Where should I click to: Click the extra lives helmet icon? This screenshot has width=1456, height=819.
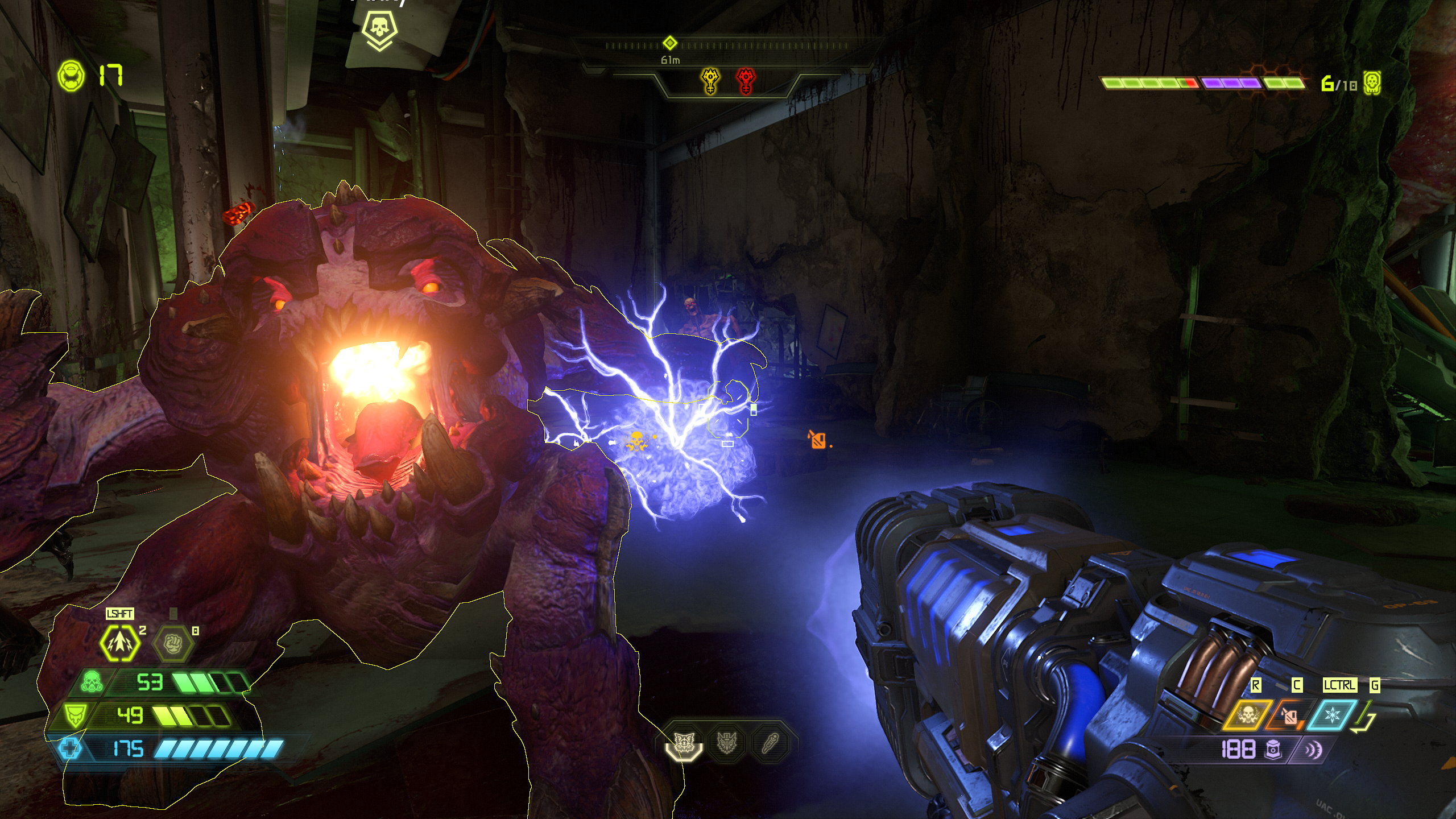coord(72,76)
